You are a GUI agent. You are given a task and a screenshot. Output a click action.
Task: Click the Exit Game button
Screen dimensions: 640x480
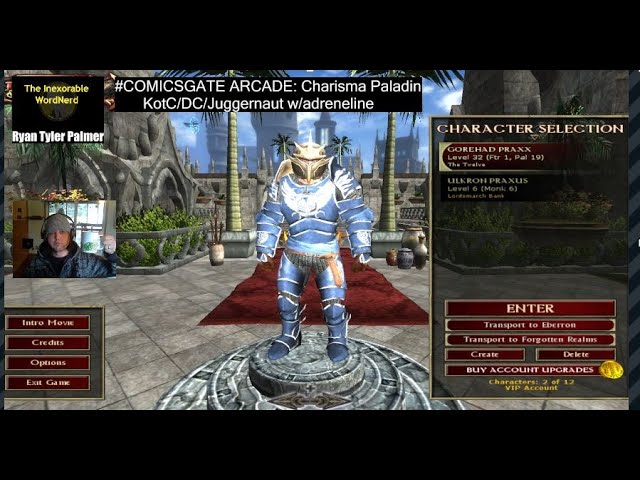click(x=47, y=383)
